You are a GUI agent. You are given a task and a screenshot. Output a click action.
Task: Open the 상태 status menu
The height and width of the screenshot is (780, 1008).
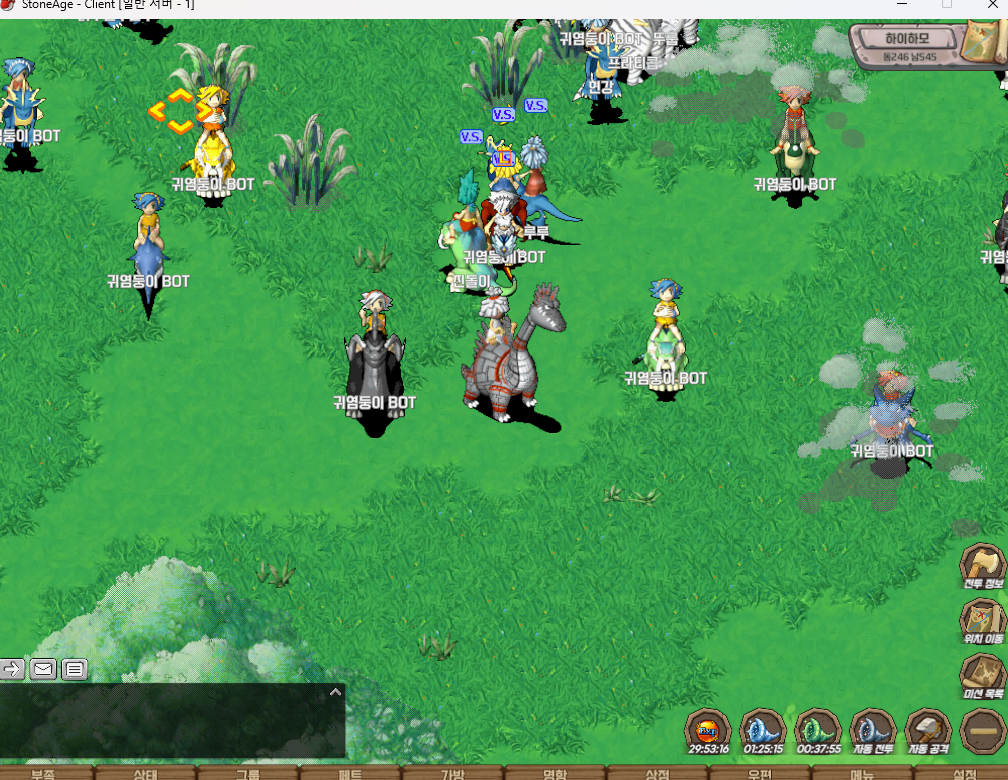pos(146,773)
